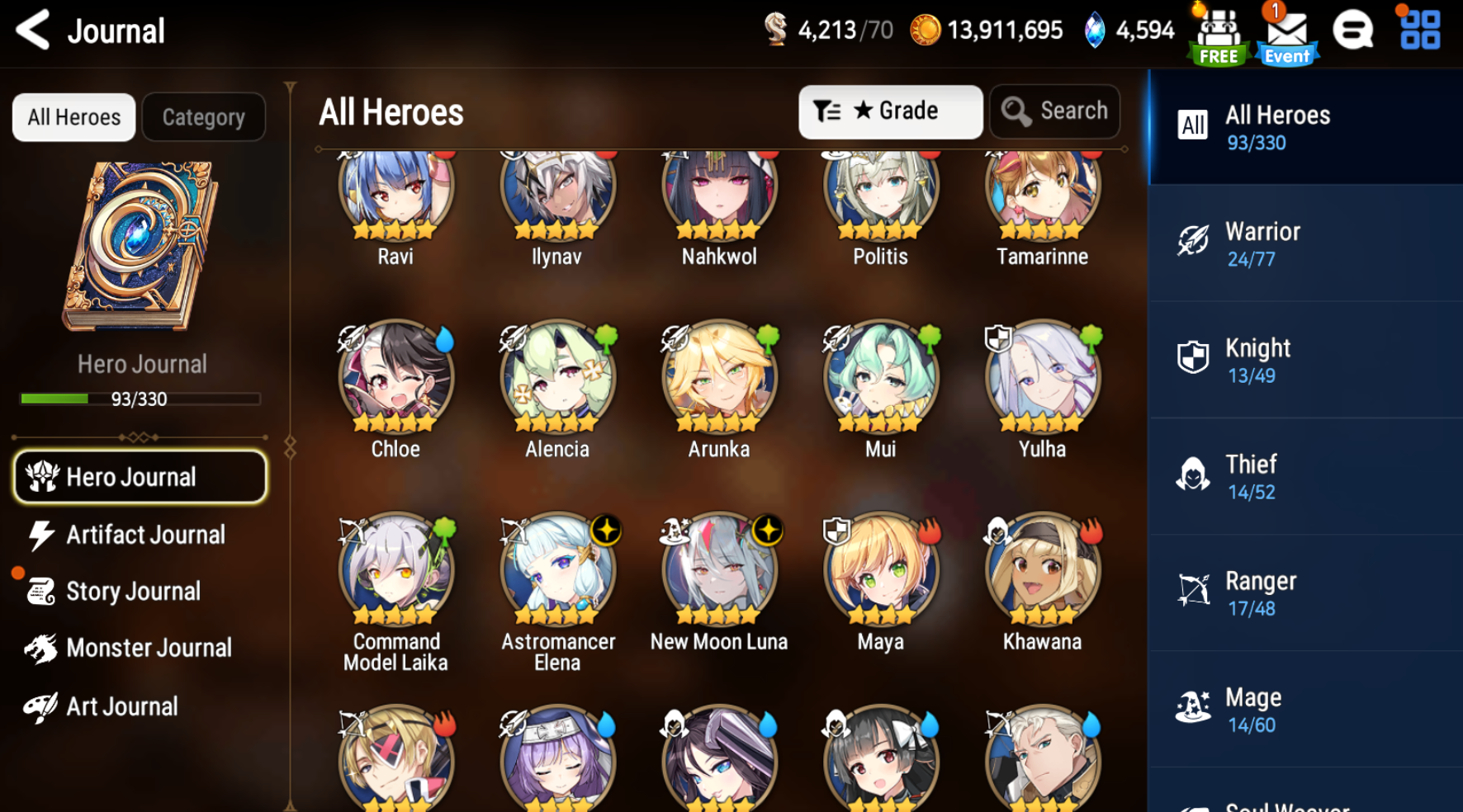Select the All class filter
Screen dimensions: 1463x812
click(x=1304, y=127)
